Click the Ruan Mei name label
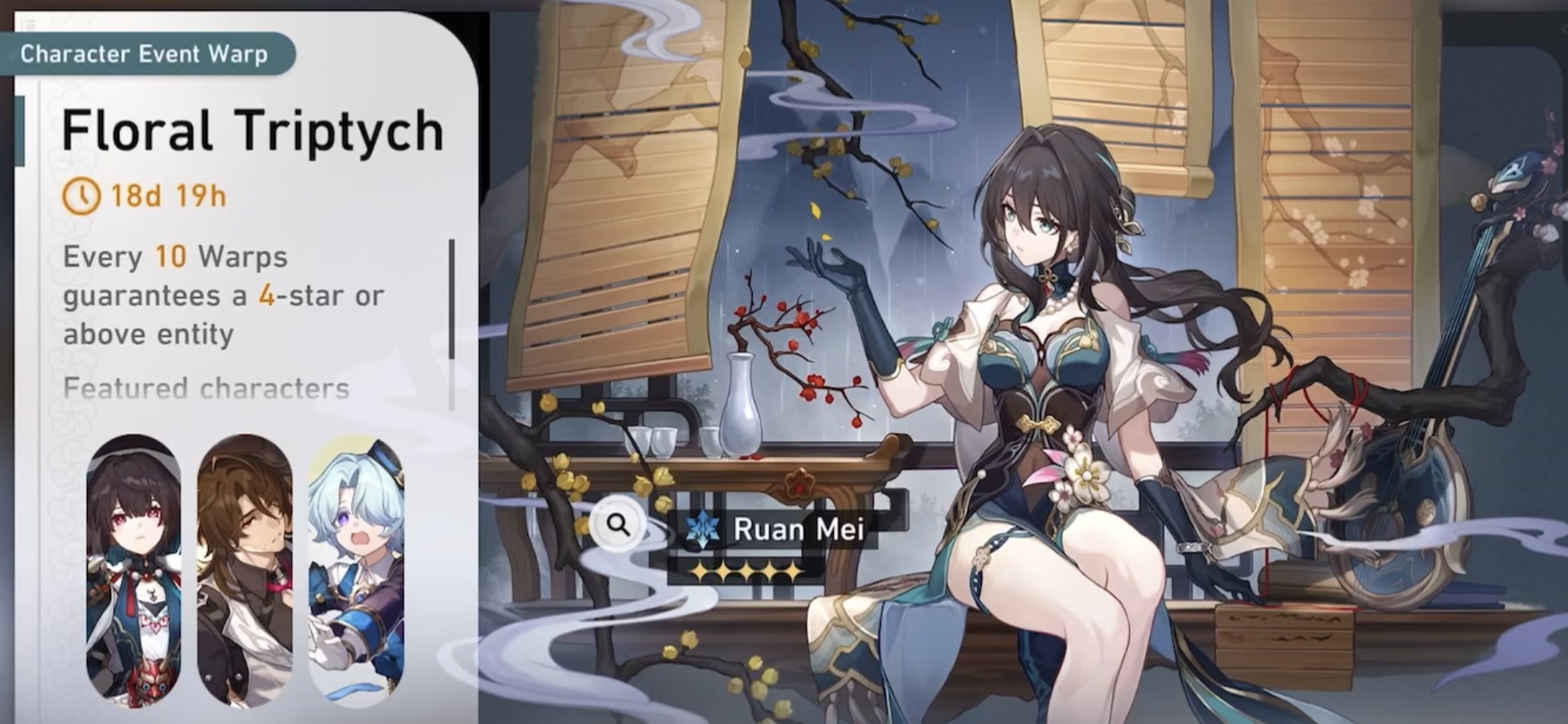The height and width of the screenshot is (724, 1568). (800, 528)
